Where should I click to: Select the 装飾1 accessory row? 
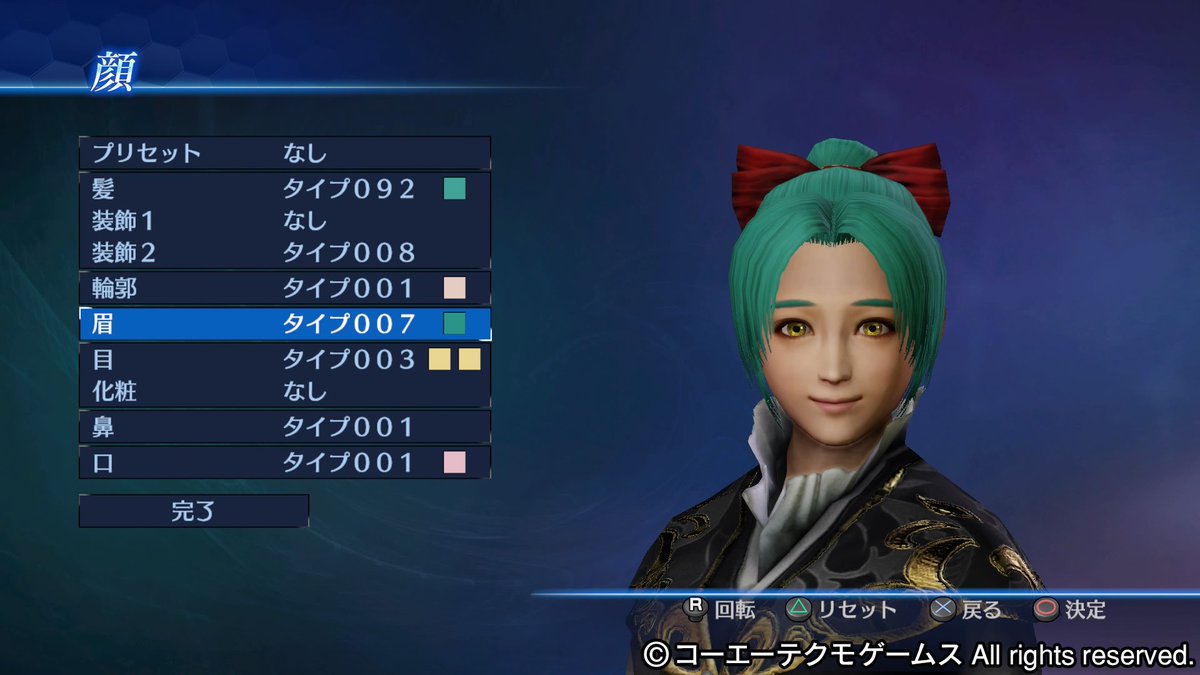284,220
